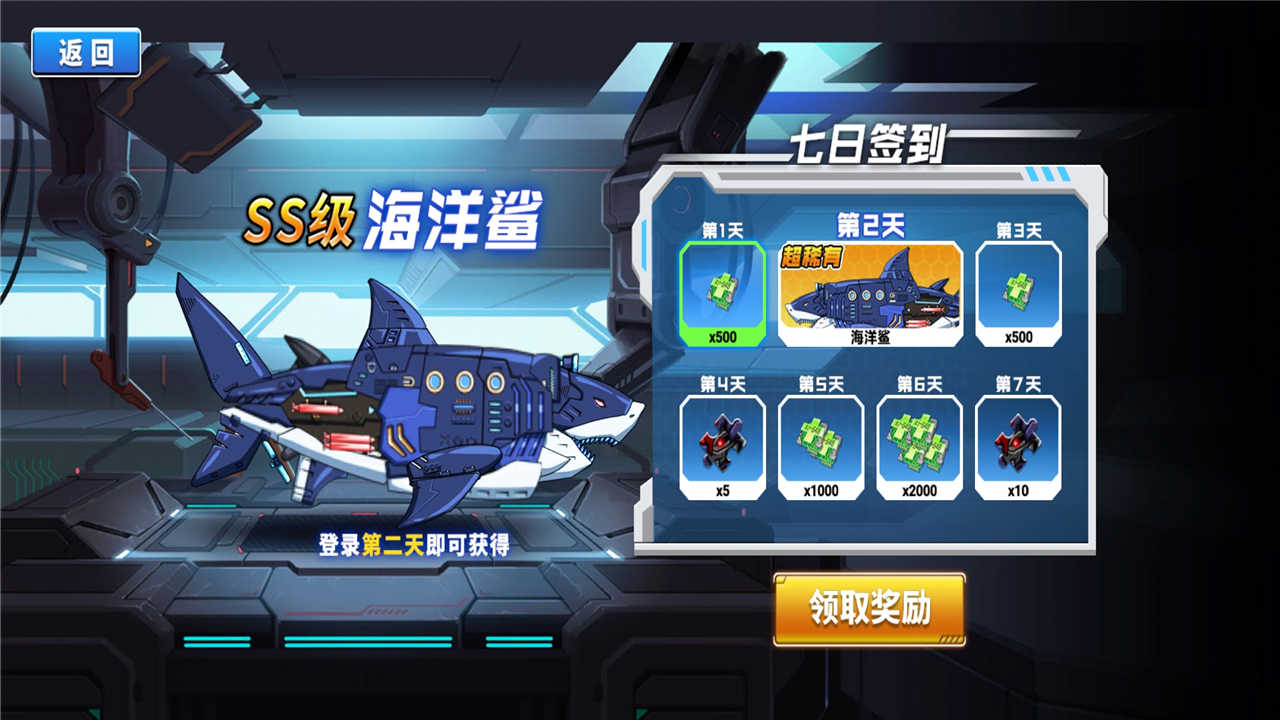Tap the mechanical shark illustration
This screenshot has width=1280, height=720.
(400, 400)
